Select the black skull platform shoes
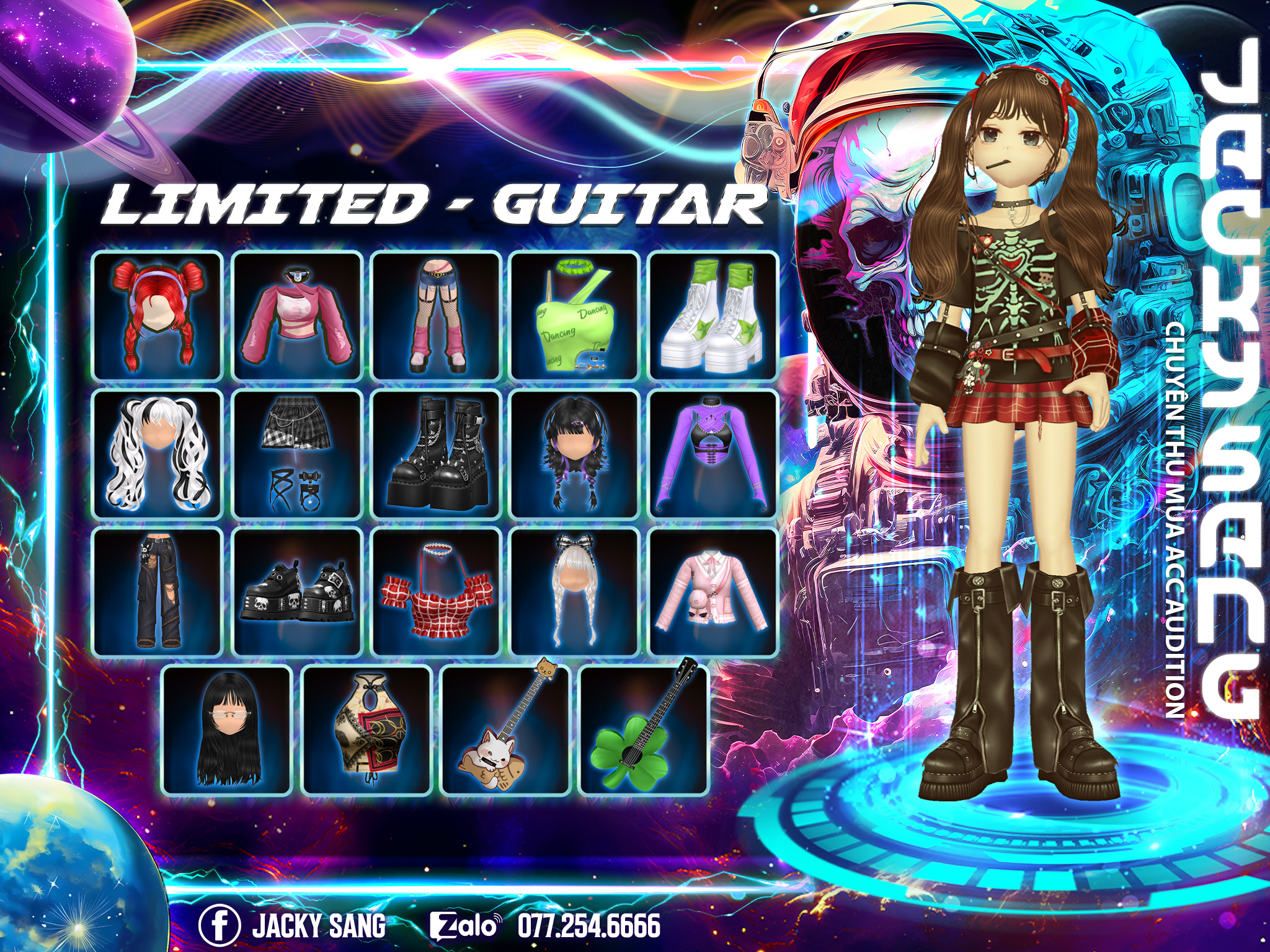This screenshot has width=1270, height=952. click(297, 592)
